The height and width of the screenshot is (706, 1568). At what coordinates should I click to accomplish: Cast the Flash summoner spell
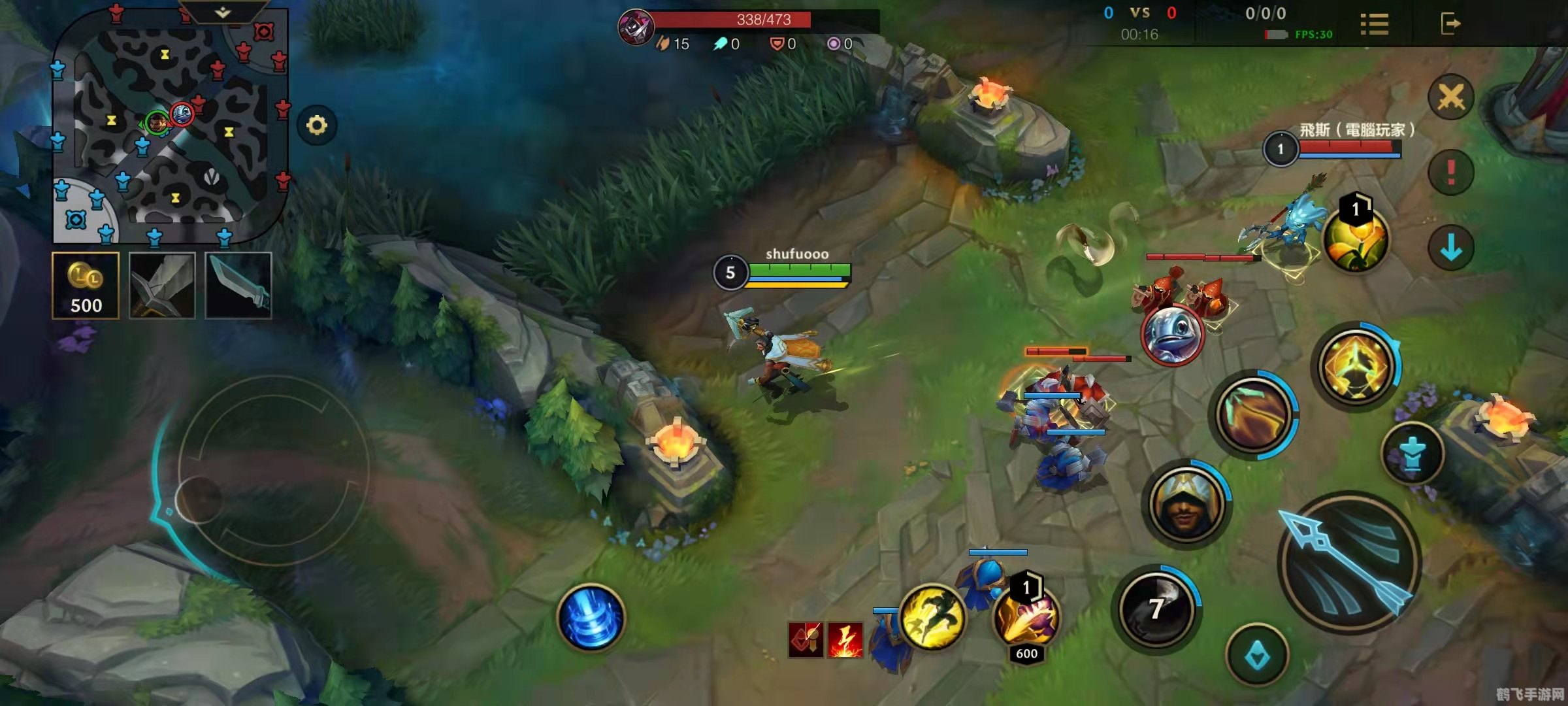coord(932,617)
